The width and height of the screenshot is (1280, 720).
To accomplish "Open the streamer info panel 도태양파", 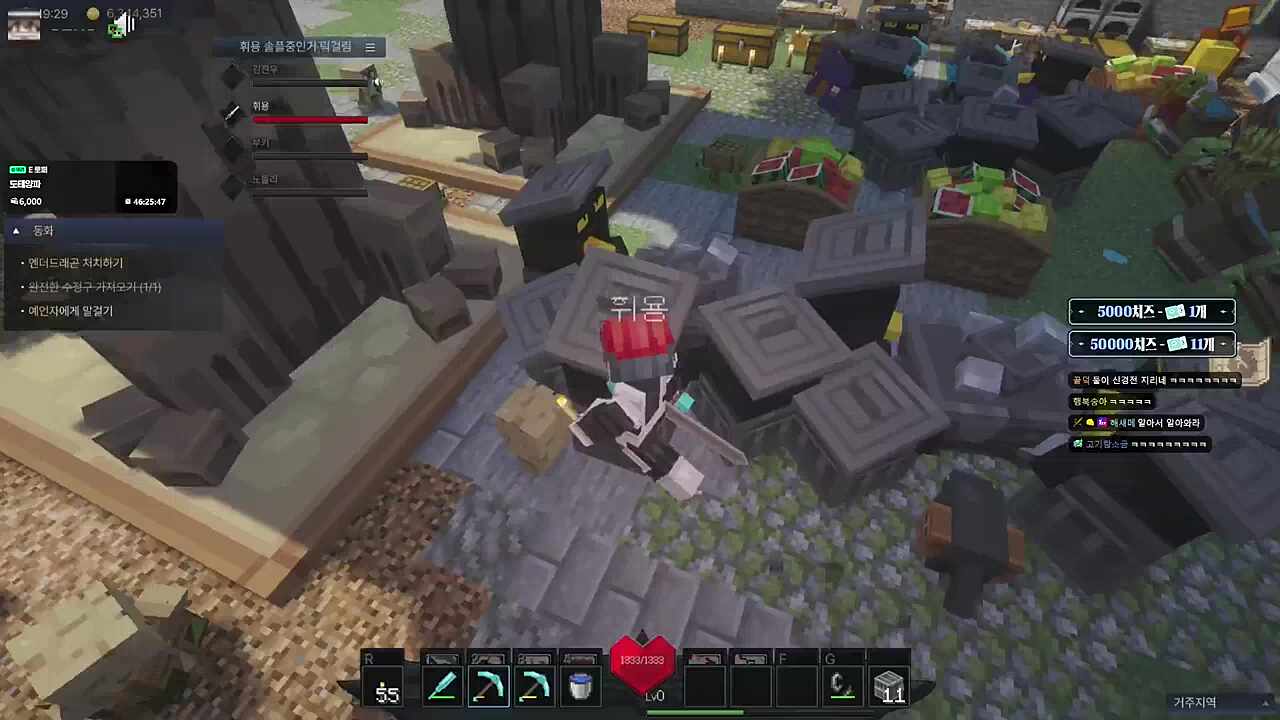I will 90,187.
